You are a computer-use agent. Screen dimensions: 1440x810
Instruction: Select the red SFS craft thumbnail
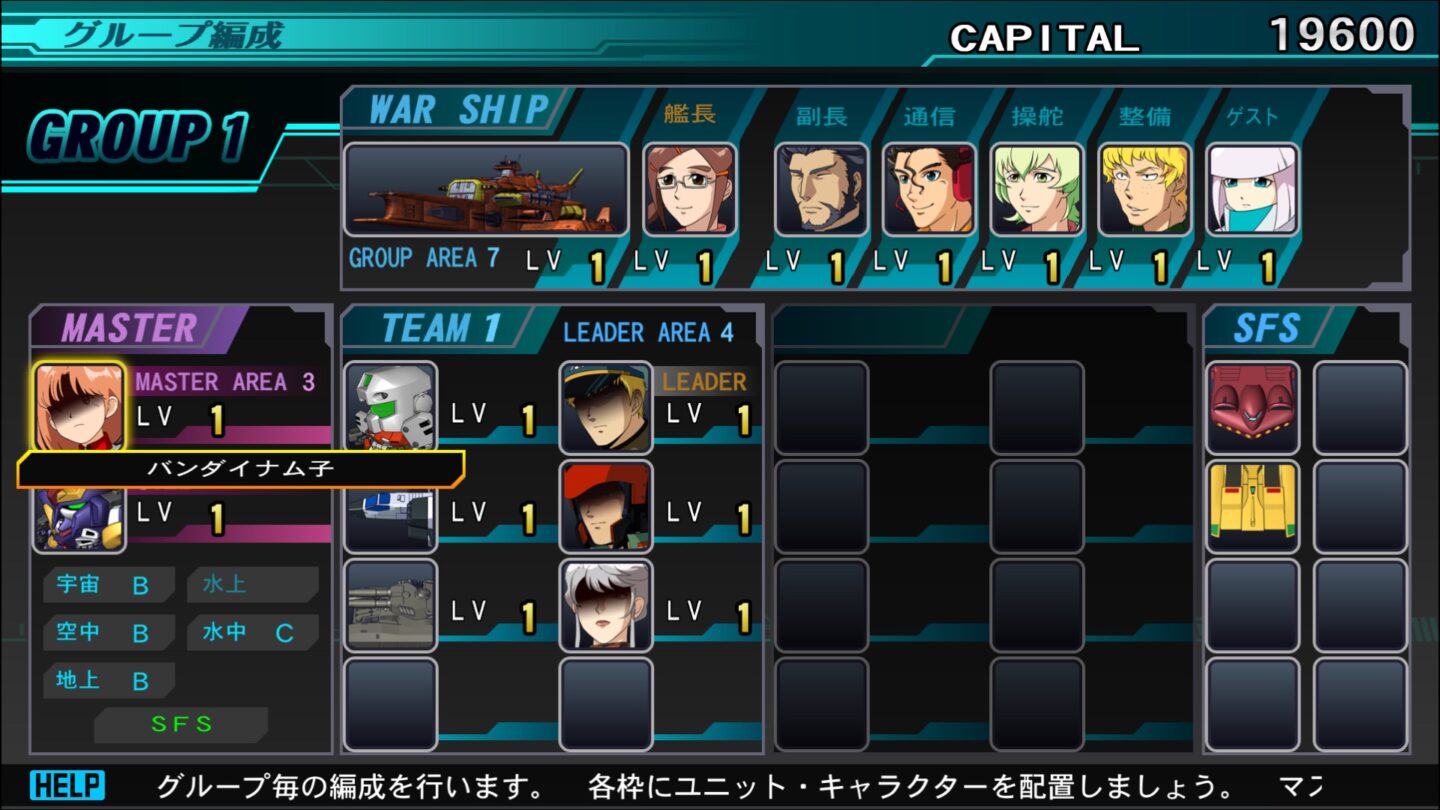pyautogui.click(x=1253, y=407)
